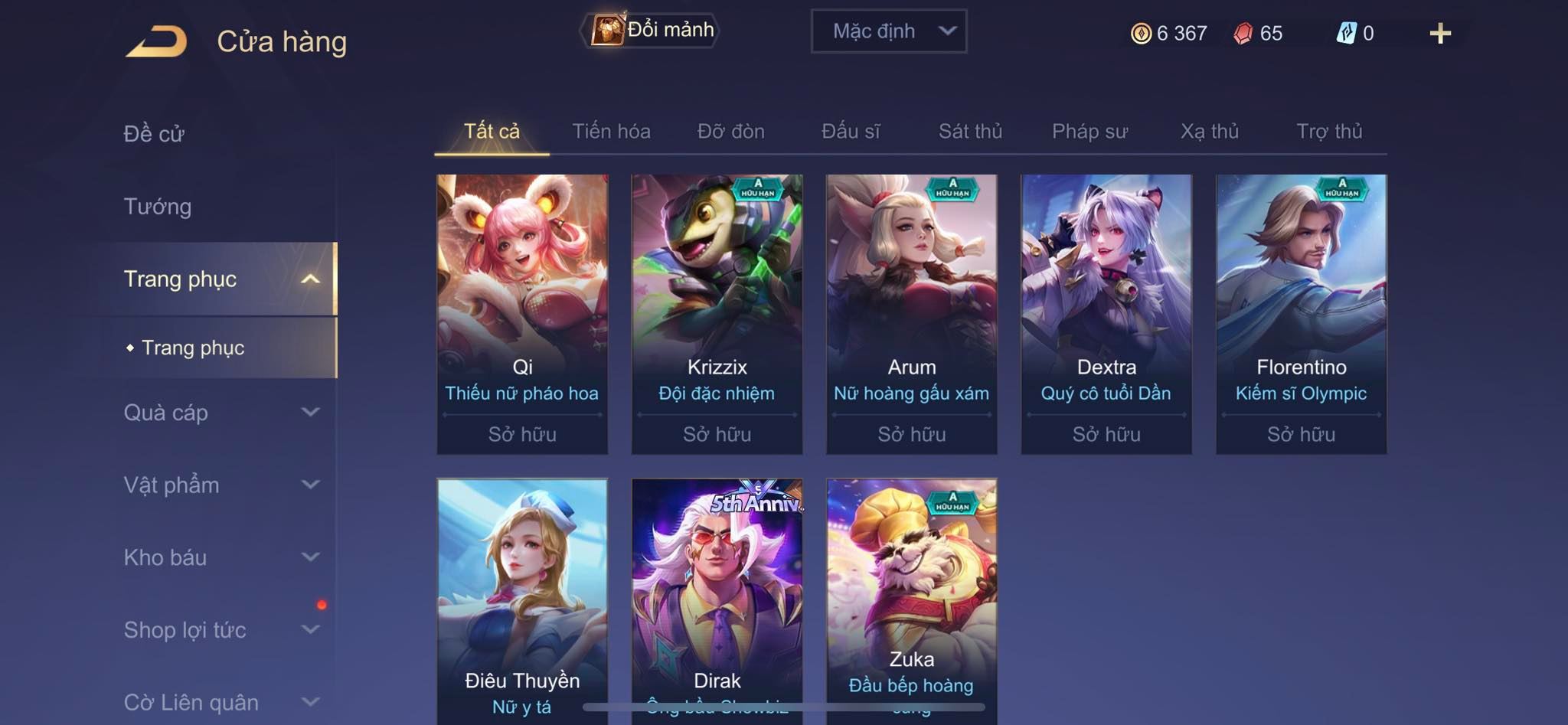Show the Sát thủ skins tab
The height and width of the screenshot is (725, 1568).
970,132
